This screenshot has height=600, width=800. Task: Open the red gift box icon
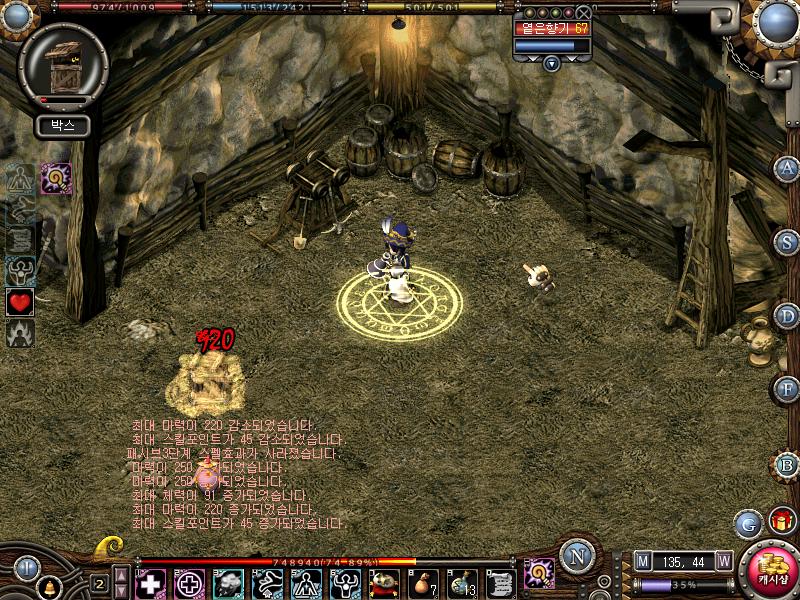coord(779,520)
